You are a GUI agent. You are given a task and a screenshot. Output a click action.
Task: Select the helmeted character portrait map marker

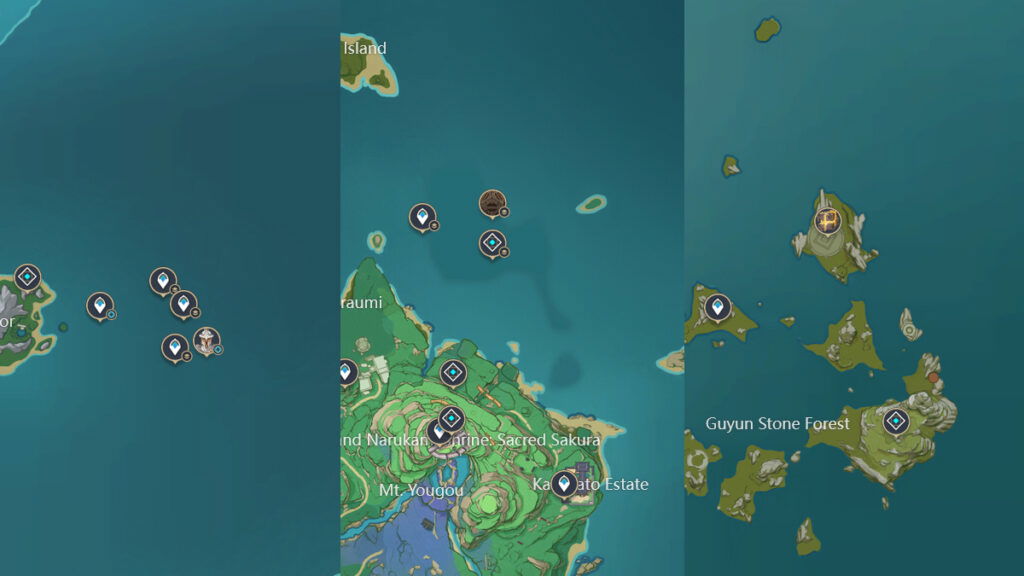[206, 341]
